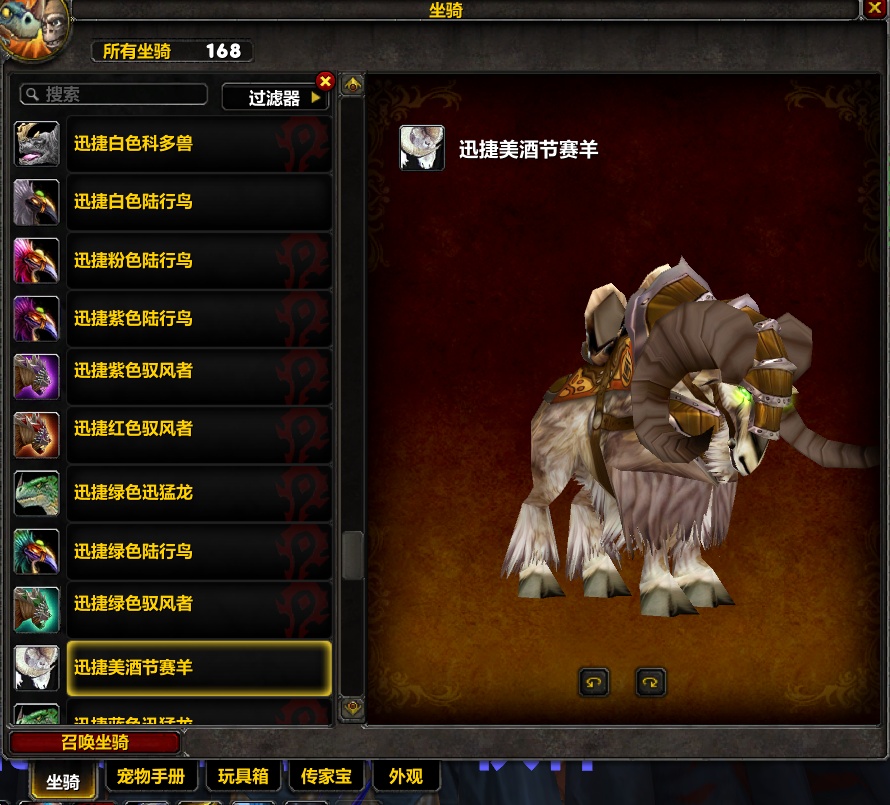Click the highlighted 迅捷美酒节赛羊 row
This screenshot has width=890, height=805.
click(x=198, y=668)
